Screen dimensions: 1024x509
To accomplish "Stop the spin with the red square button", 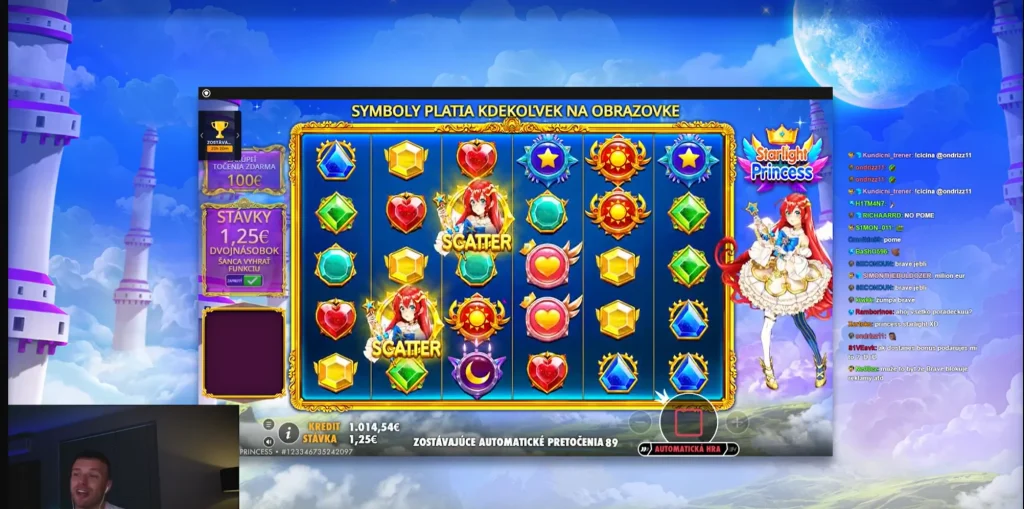I will [689, 422].
